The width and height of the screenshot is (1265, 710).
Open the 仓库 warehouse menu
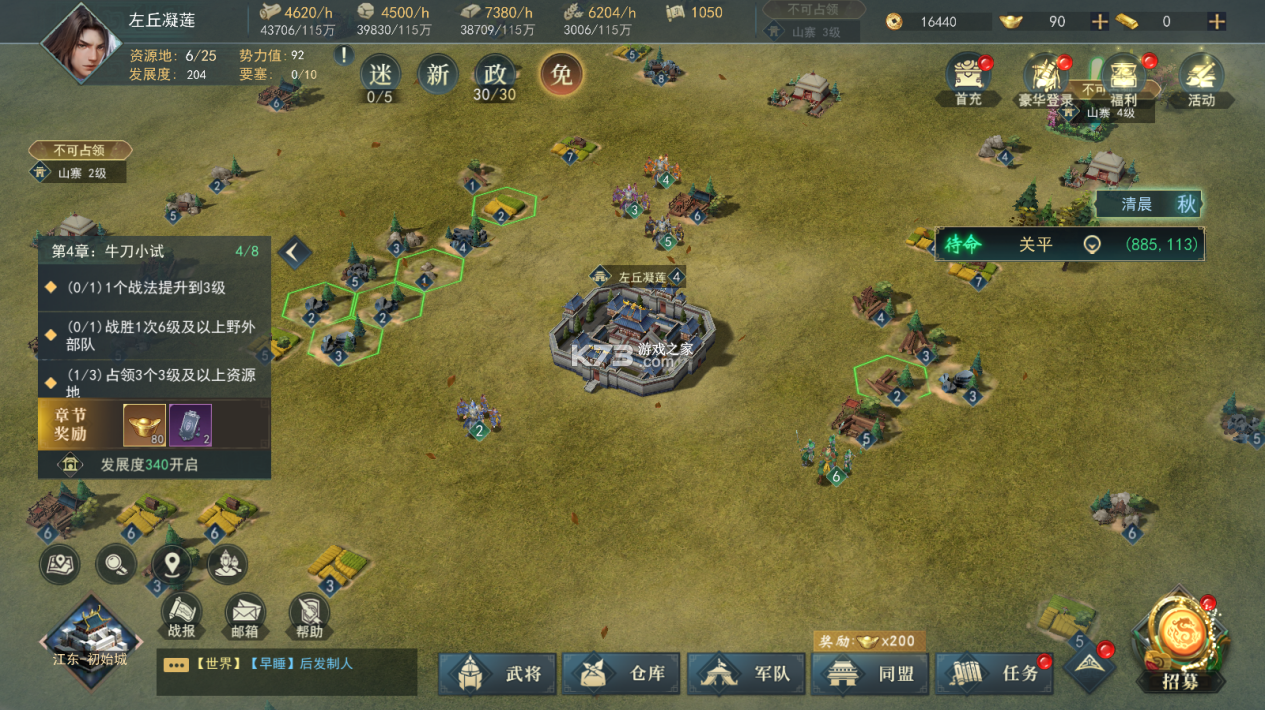620,673
